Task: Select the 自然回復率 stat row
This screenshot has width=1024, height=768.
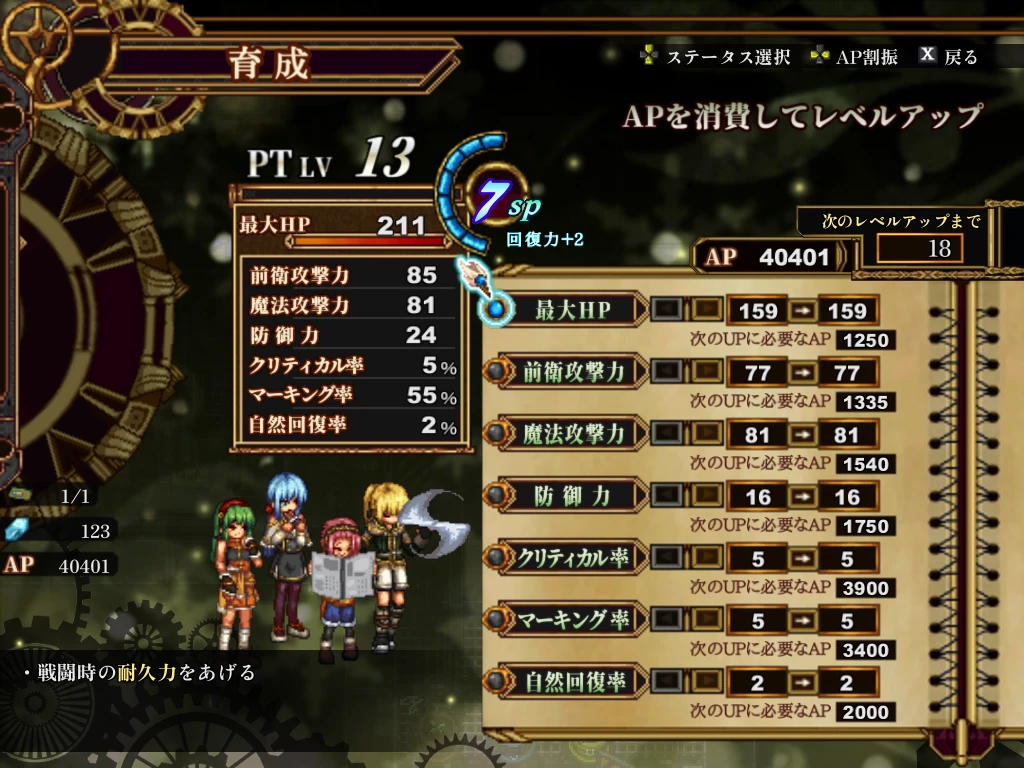Action: (x=573, y=682)
